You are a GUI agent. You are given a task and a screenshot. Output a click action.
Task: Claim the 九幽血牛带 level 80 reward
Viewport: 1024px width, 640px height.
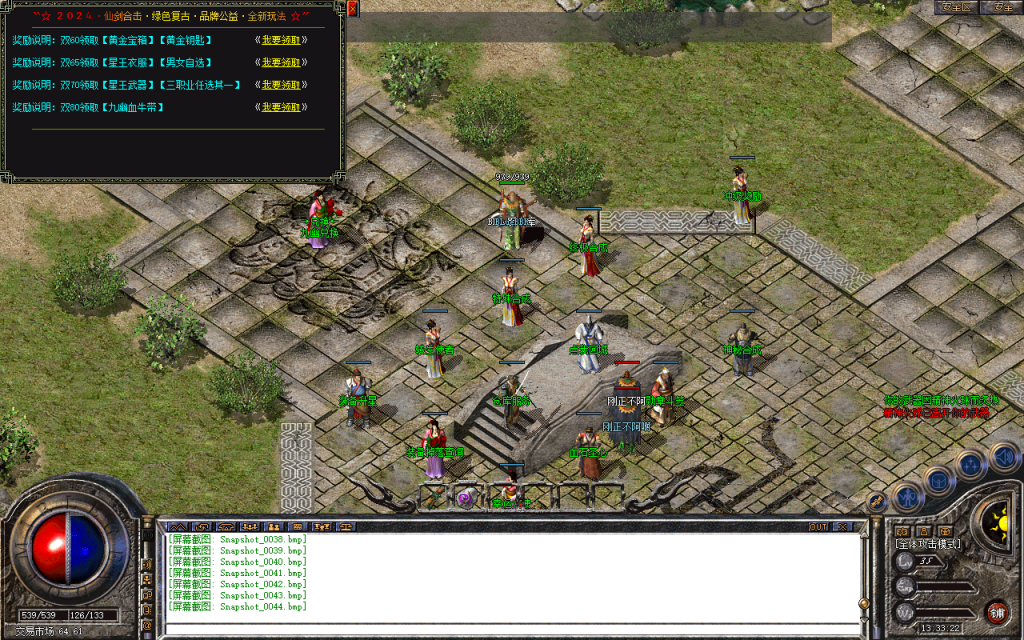coord(281,107)
